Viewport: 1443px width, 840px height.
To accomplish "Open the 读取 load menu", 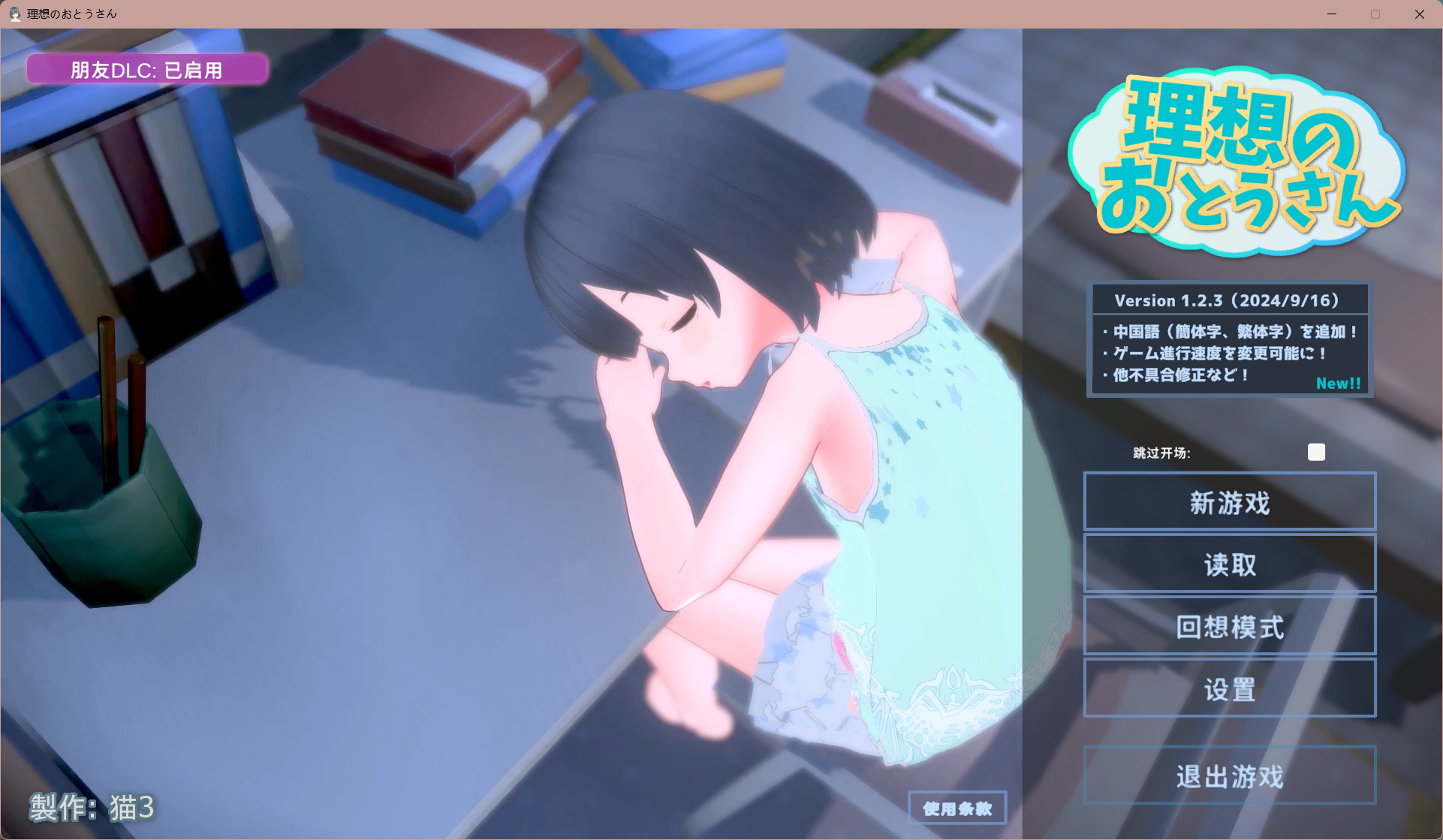I will tap(1229, 565).
